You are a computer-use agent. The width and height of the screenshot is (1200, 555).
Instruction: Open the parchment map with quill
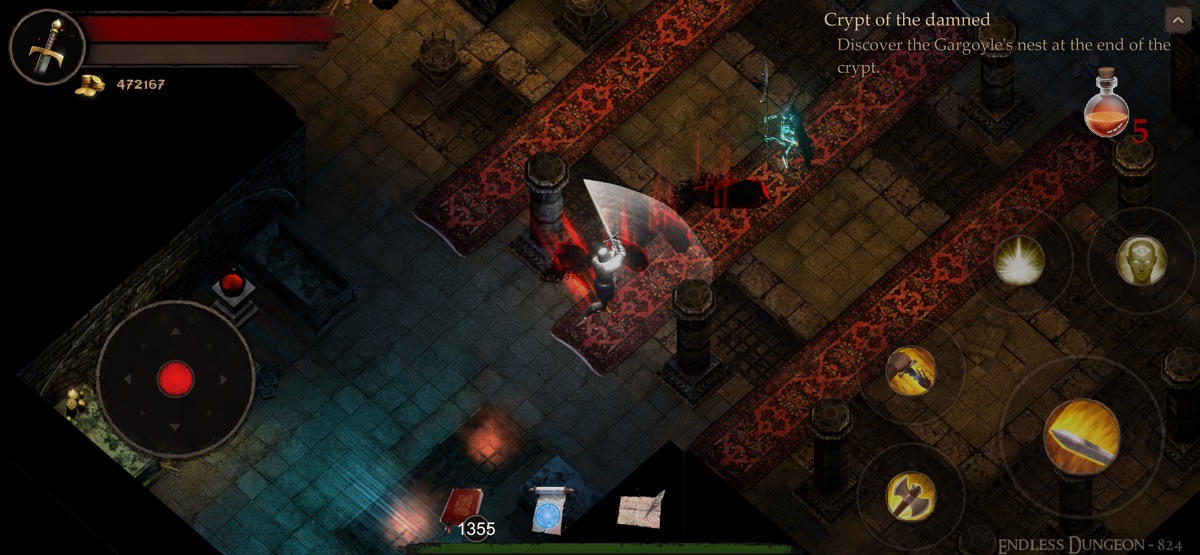coord(641,509)
